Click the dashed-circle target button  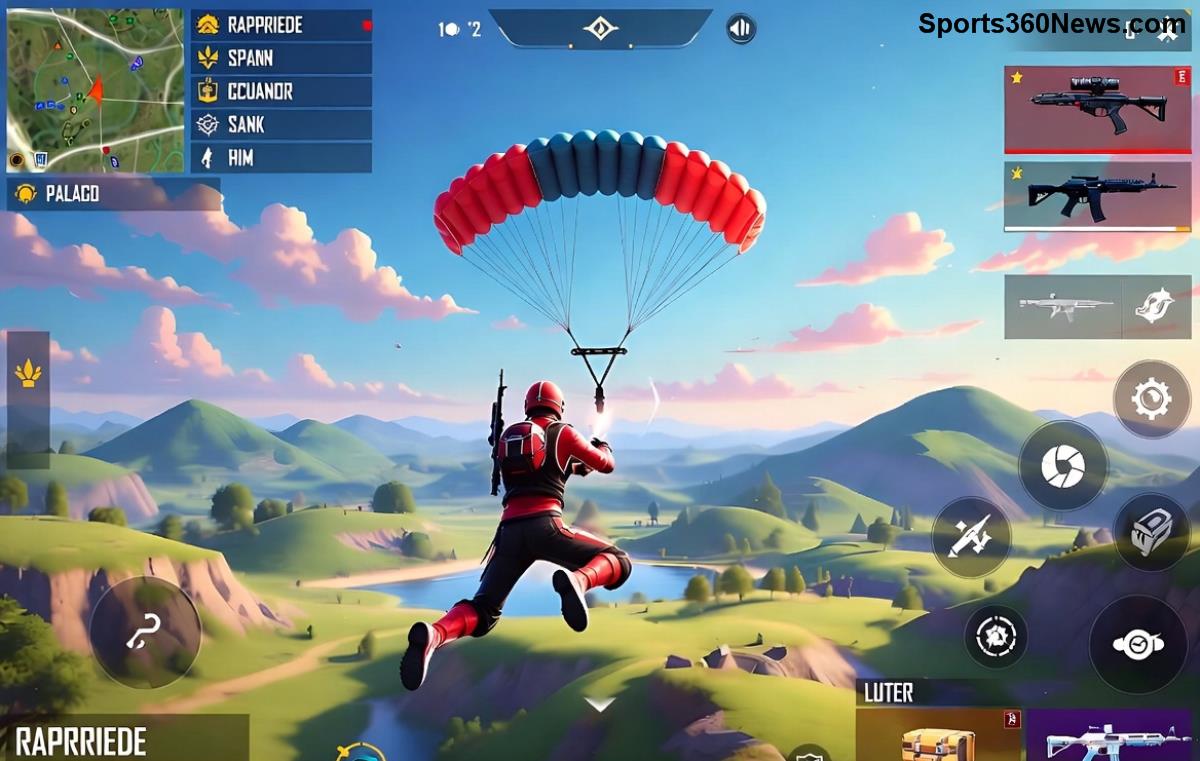point(996,636)
